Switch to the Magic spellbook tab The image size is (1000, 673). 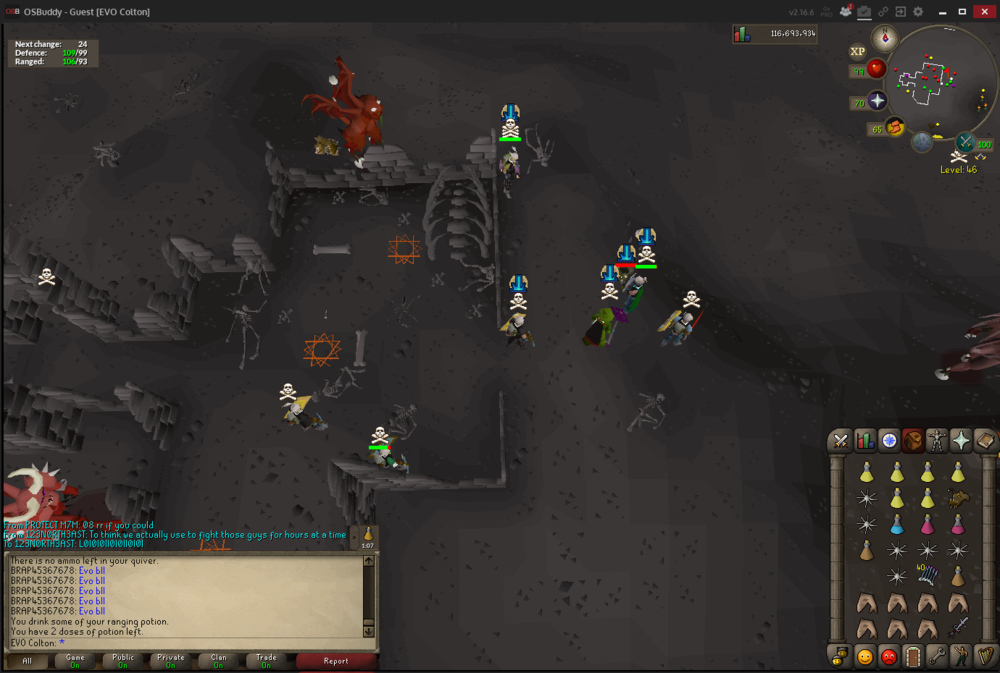(985, 441)
